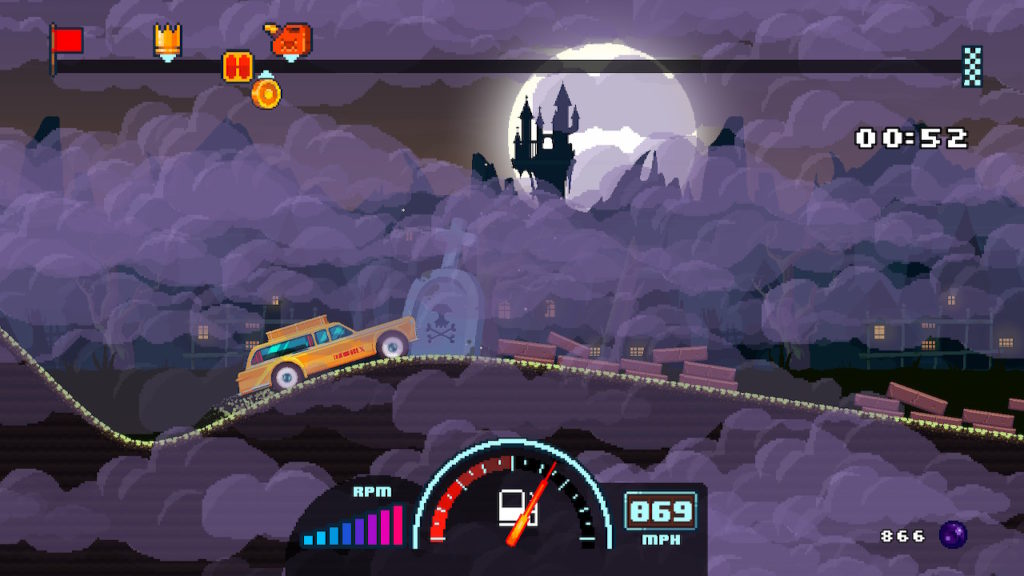1024x576 pixels.
Task: Click the checkered finish flag icon
Action: (972, 66)
